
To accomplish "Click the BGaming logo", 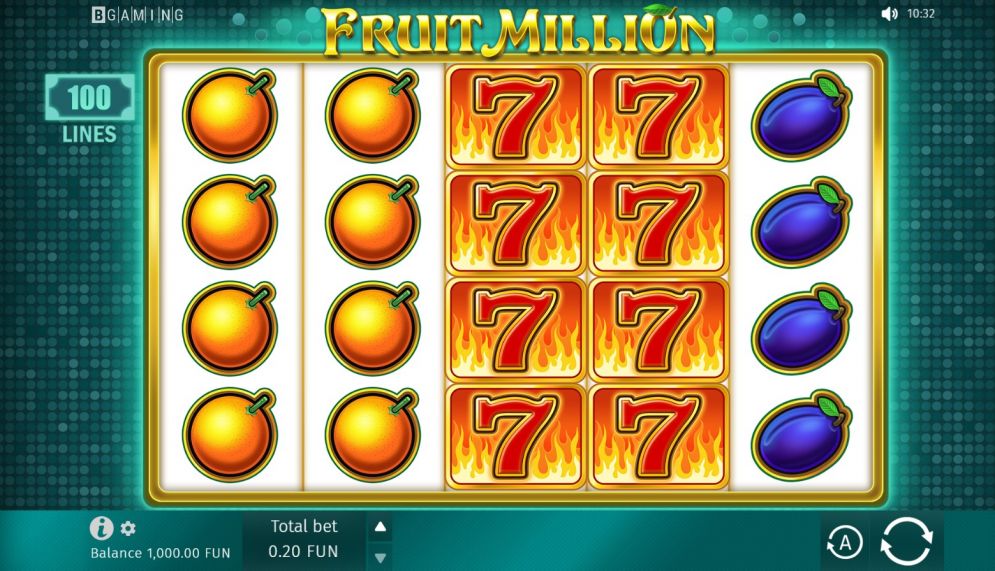I will 138,15.
